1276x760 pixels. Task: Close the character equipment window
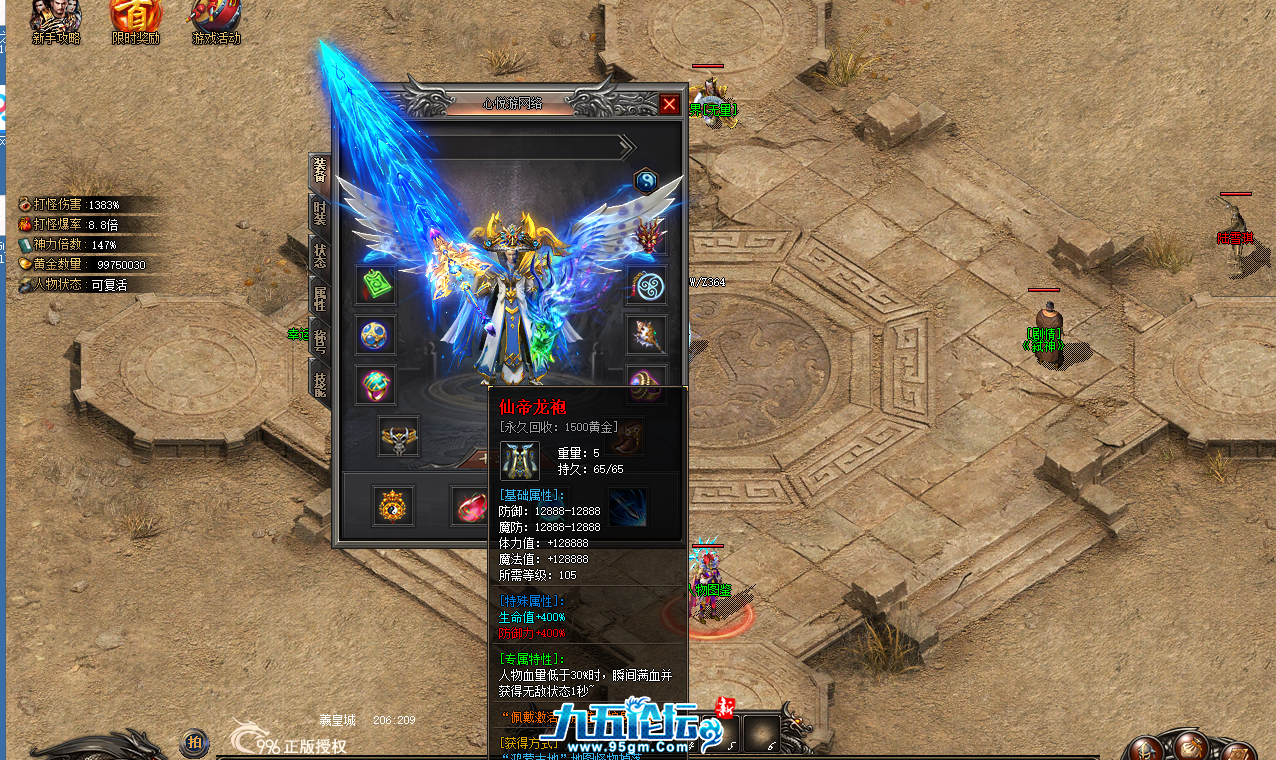click(x=669, y=104)
